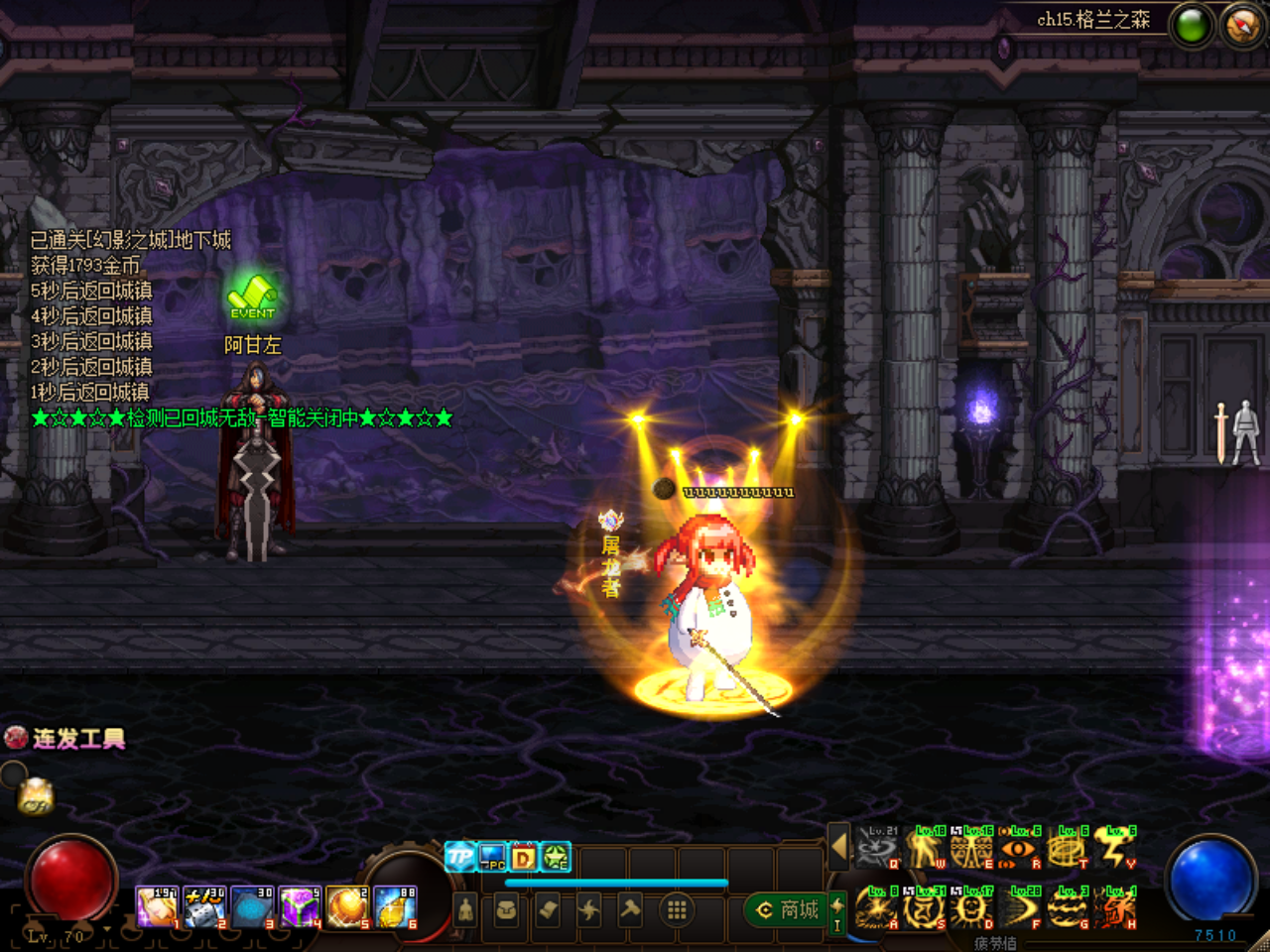Use the golden orb item in slot 5
Image resolution: width=1270 pixels, height=952 pixels.
click(347, 907)
